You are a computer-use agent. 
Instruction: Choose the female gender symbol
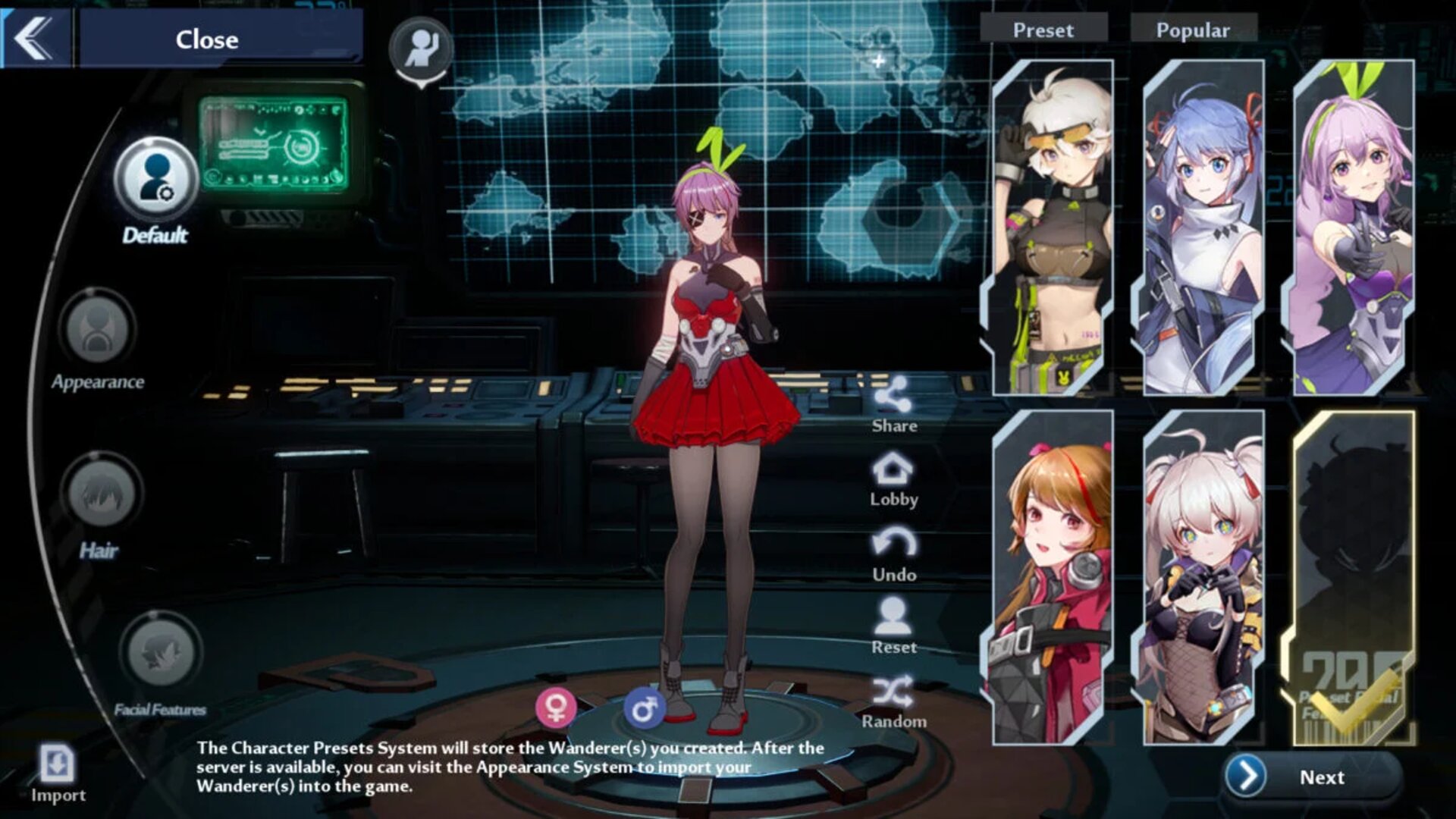pos(556,708)
